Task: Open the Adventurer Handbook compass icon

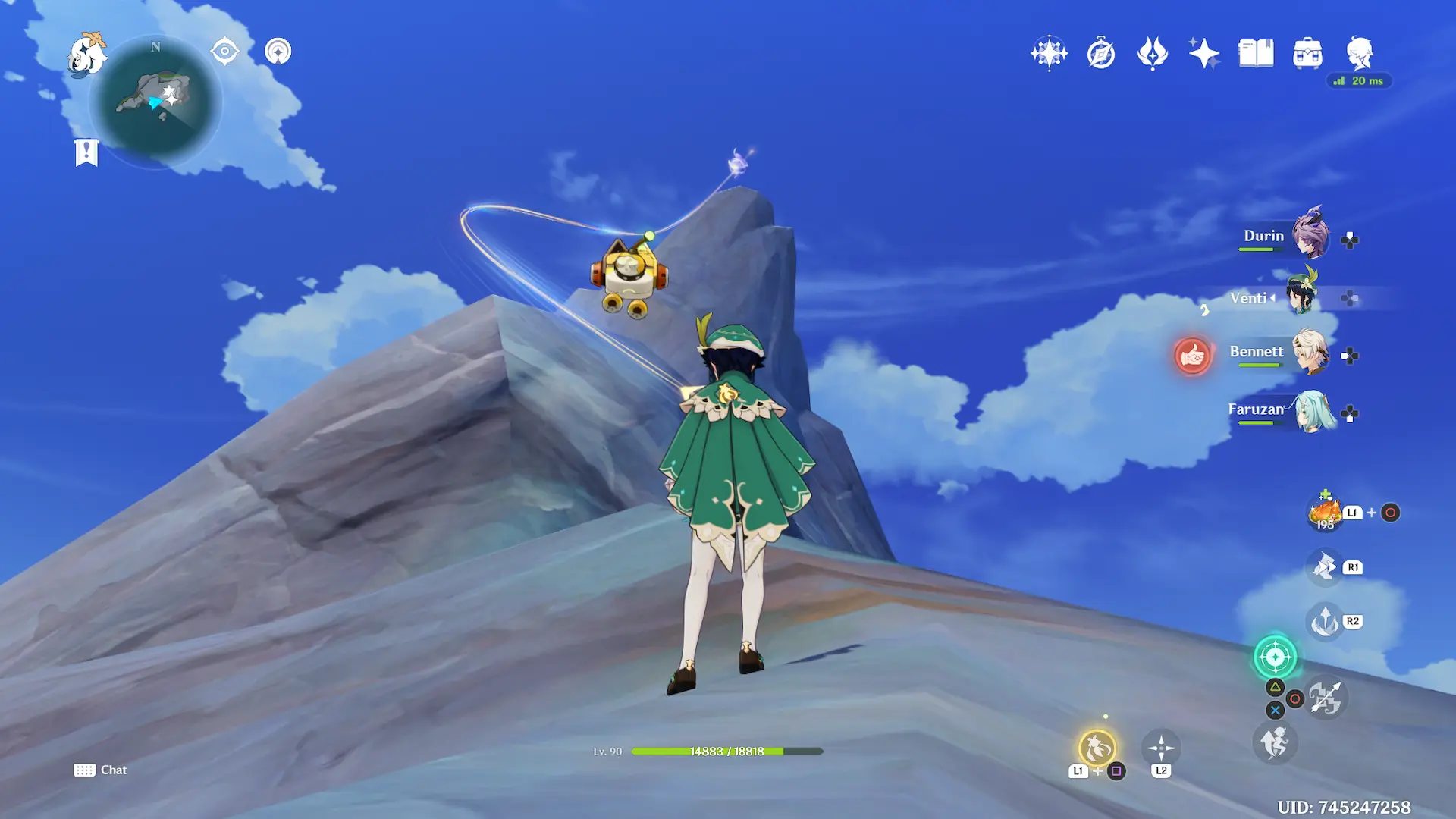Action: click(x=1101, y=54)
